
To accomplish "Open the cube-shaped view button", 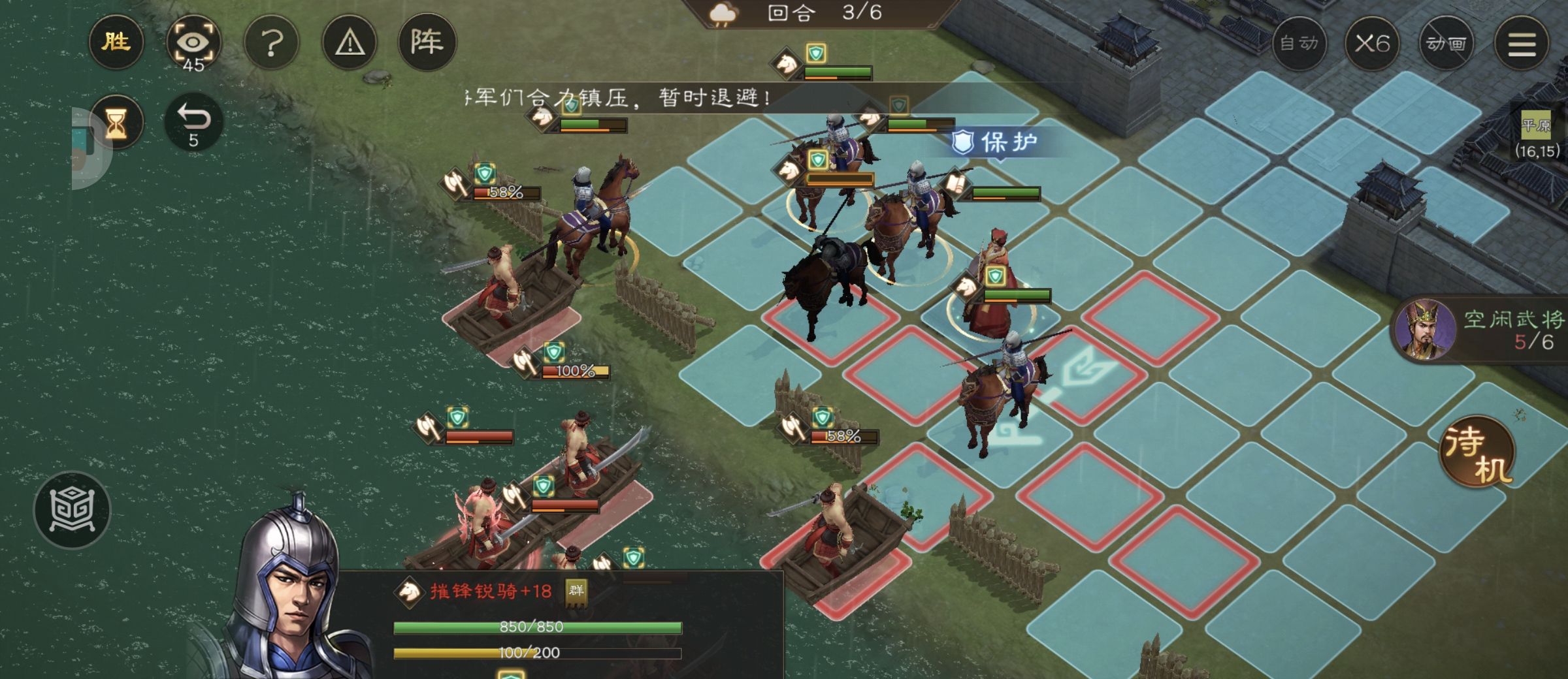I will (72, 510).
